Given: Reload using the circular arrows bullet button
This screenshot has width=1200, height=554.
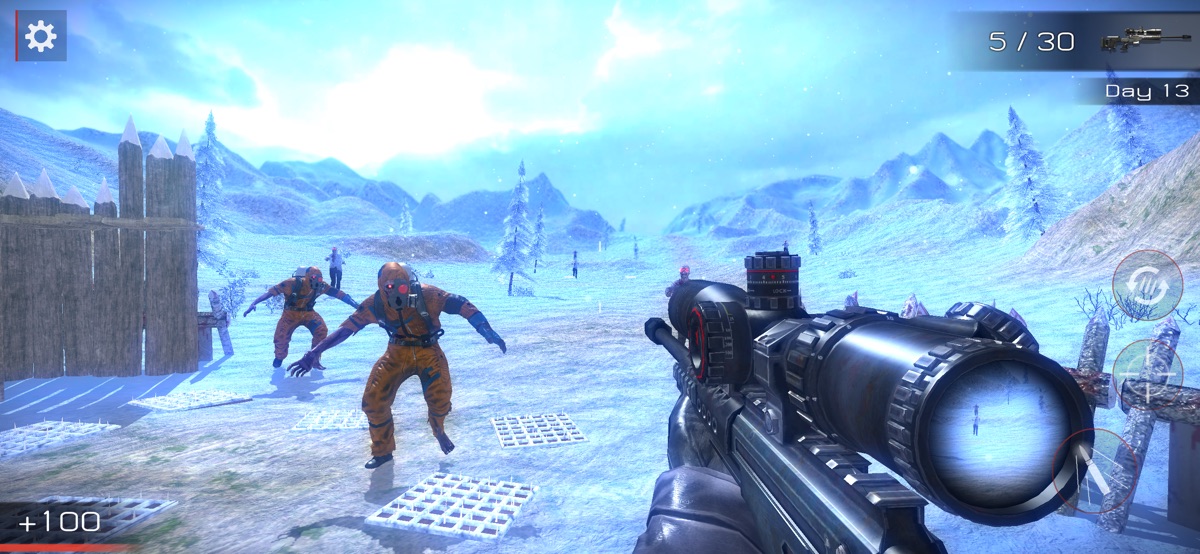Looking at the screenshot, I should (x=1148, y=285).
